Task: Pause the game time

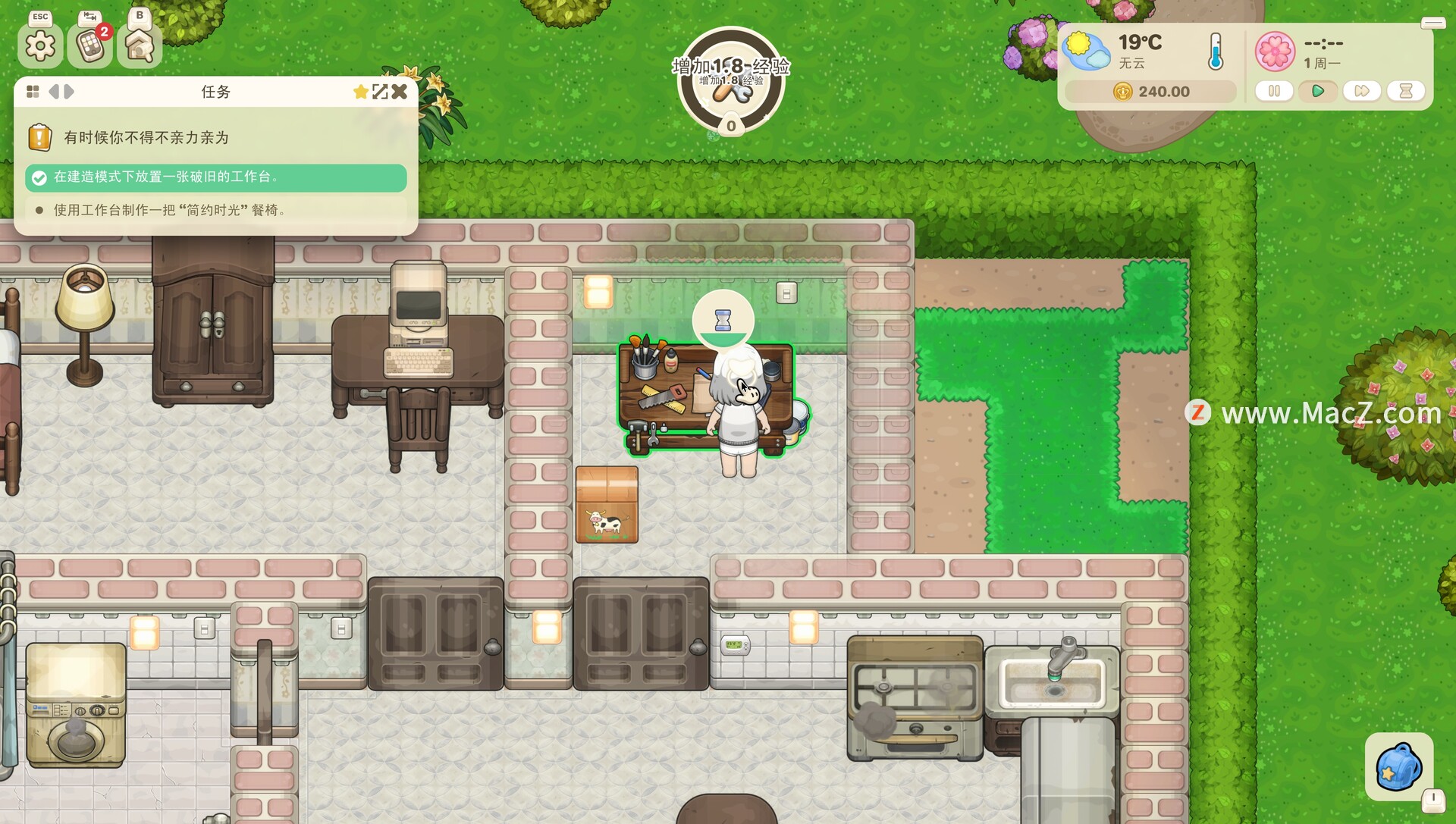Action: click(1274, 91)
